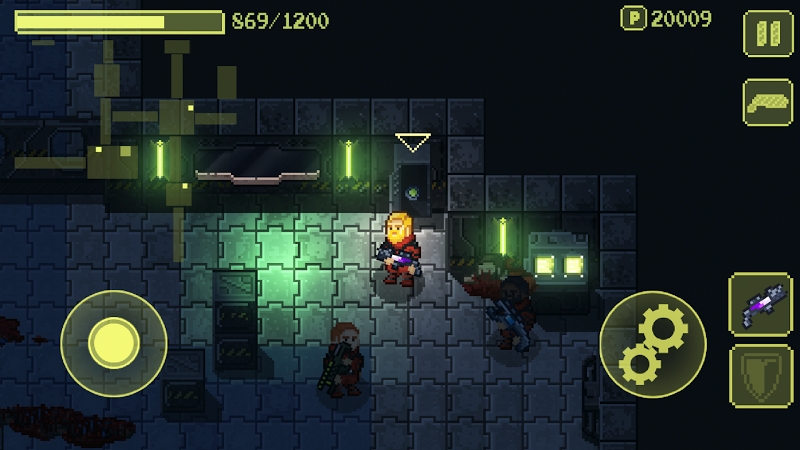
Task: Select the purple plasma rifle slot
Action: [761, 303]
